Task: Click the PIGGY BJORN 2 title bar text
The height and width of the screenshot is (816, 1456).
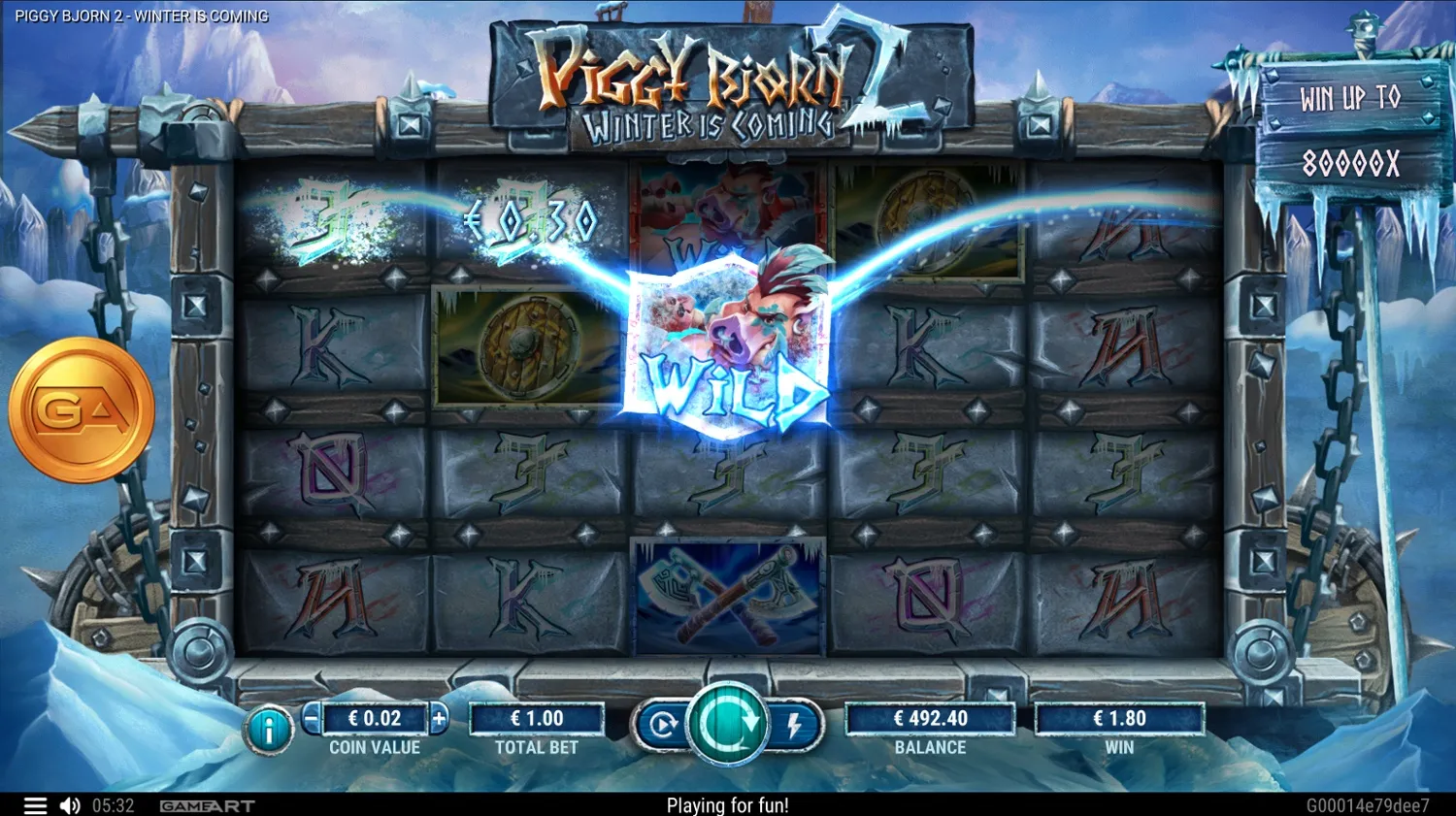Action: click(142, 16)
